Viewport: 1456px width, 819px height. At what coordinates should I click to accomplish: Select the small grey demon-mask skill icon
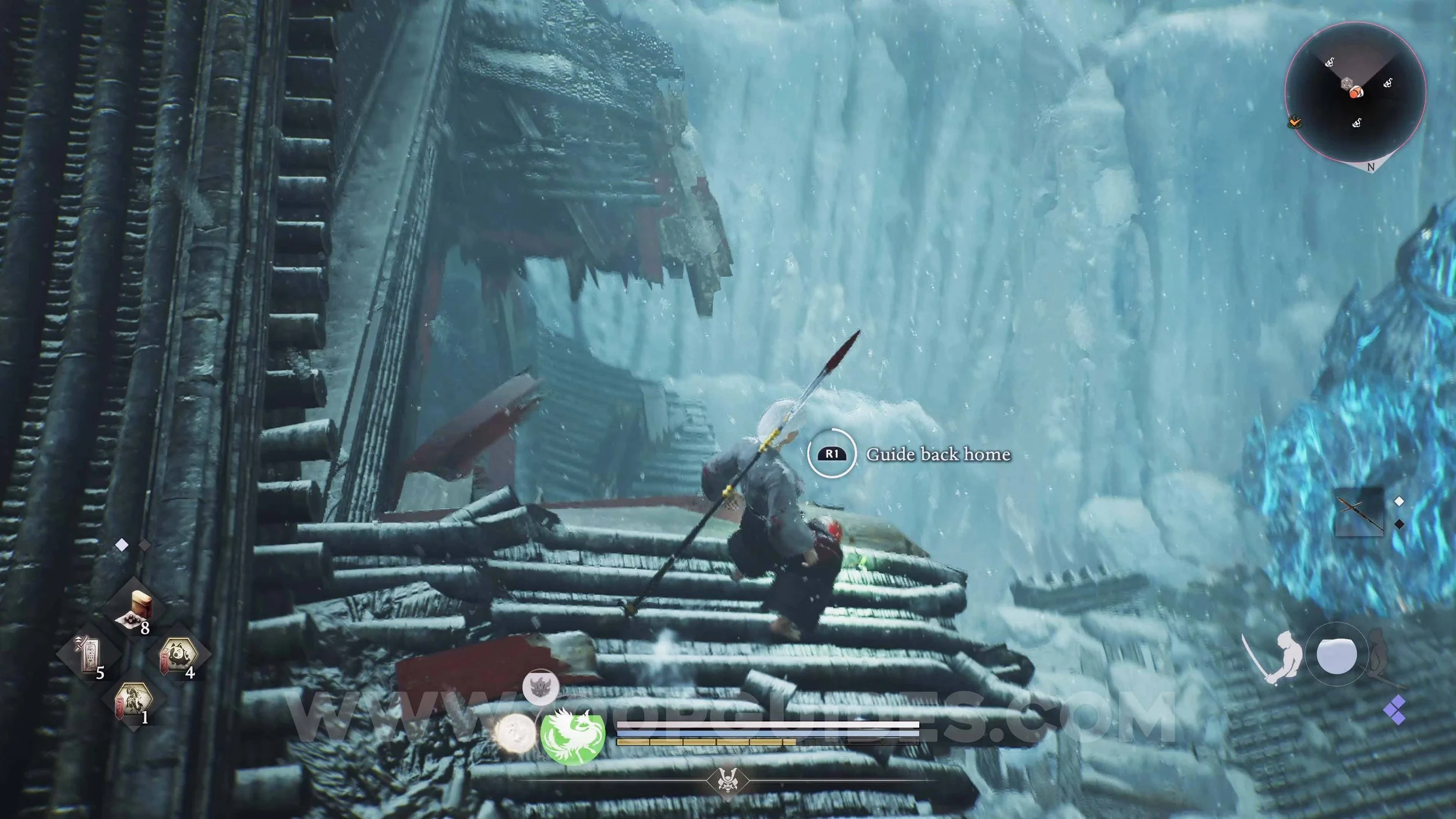pos(540,687)
